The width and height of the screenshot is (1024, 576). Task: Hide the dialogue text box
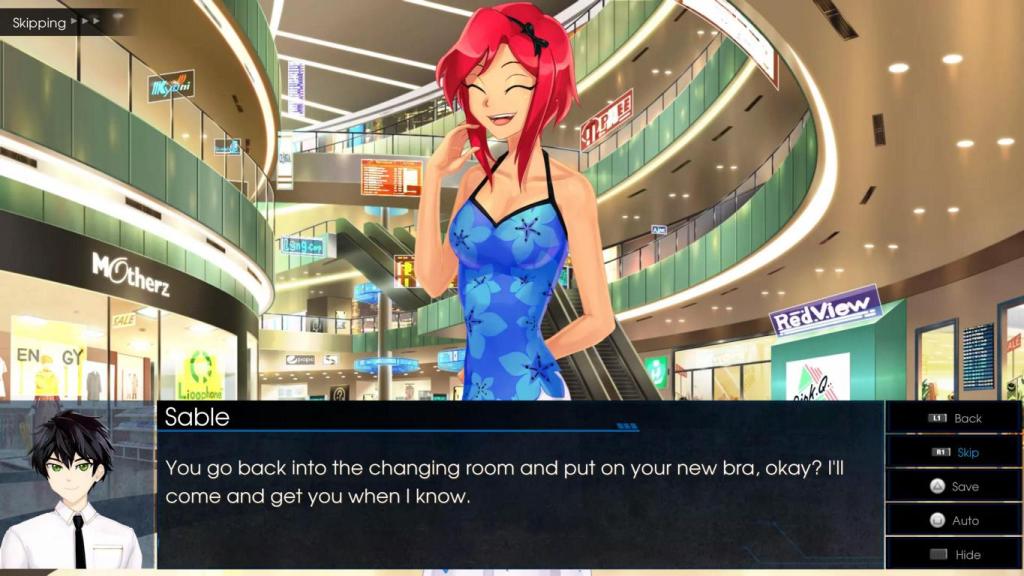pos(955,554)
